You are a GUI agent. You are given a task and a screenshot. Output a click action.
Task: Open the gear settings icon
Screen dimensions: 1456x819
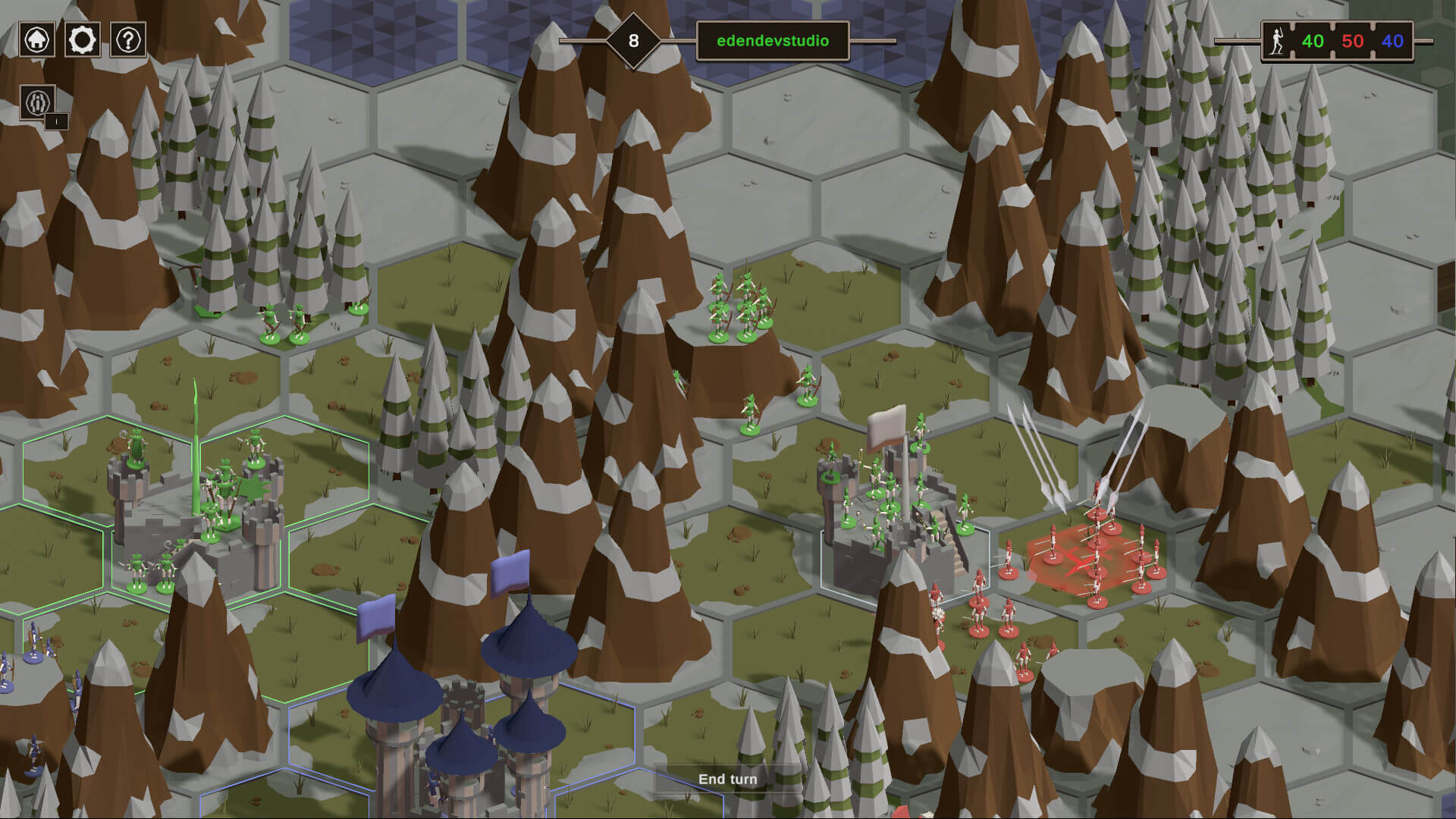(x=83, y=39)
